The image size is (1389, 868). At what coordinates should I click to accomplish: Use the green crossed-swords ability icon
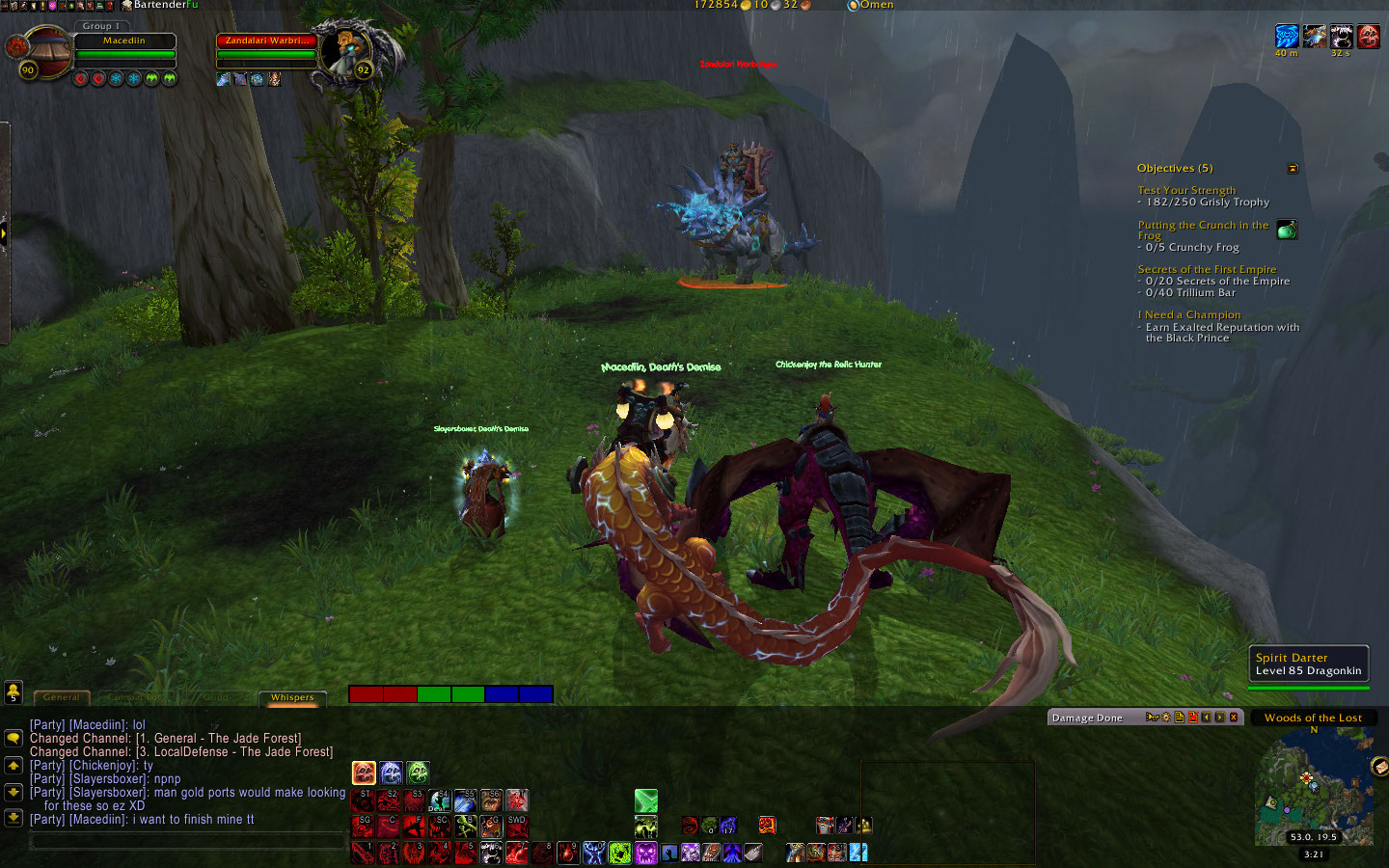pos(645,800)
